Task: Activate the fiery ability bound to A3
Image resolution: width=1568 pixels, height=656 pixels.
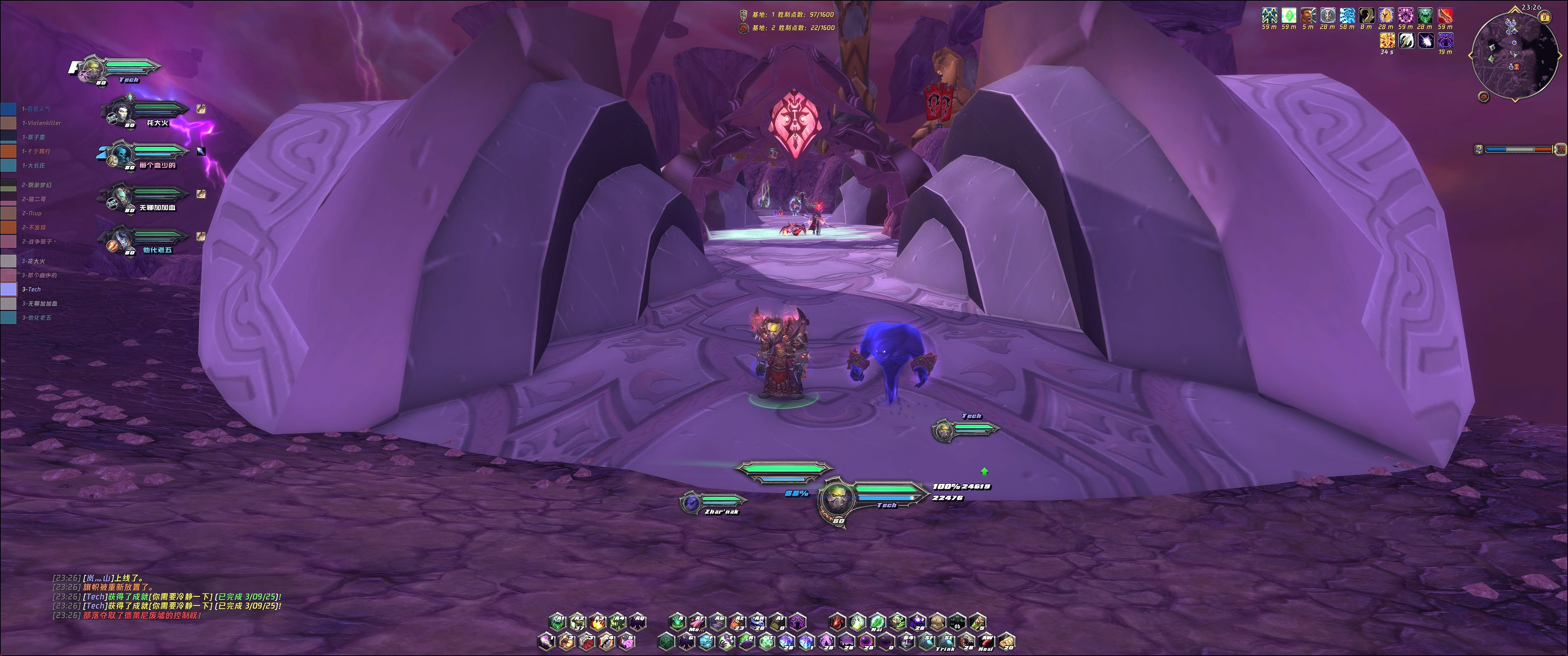Action: 598,622
